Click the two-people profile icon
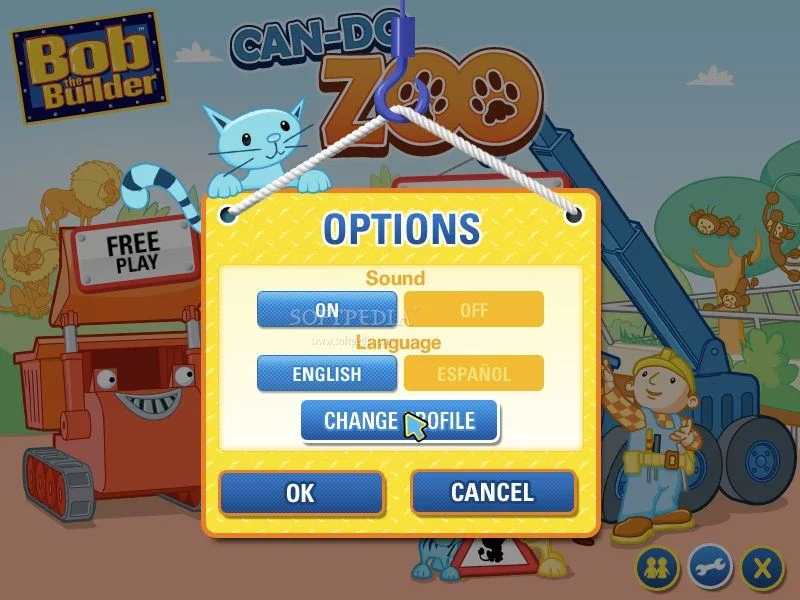The height and width of the screenshot is (600, 800). [658, 568]
